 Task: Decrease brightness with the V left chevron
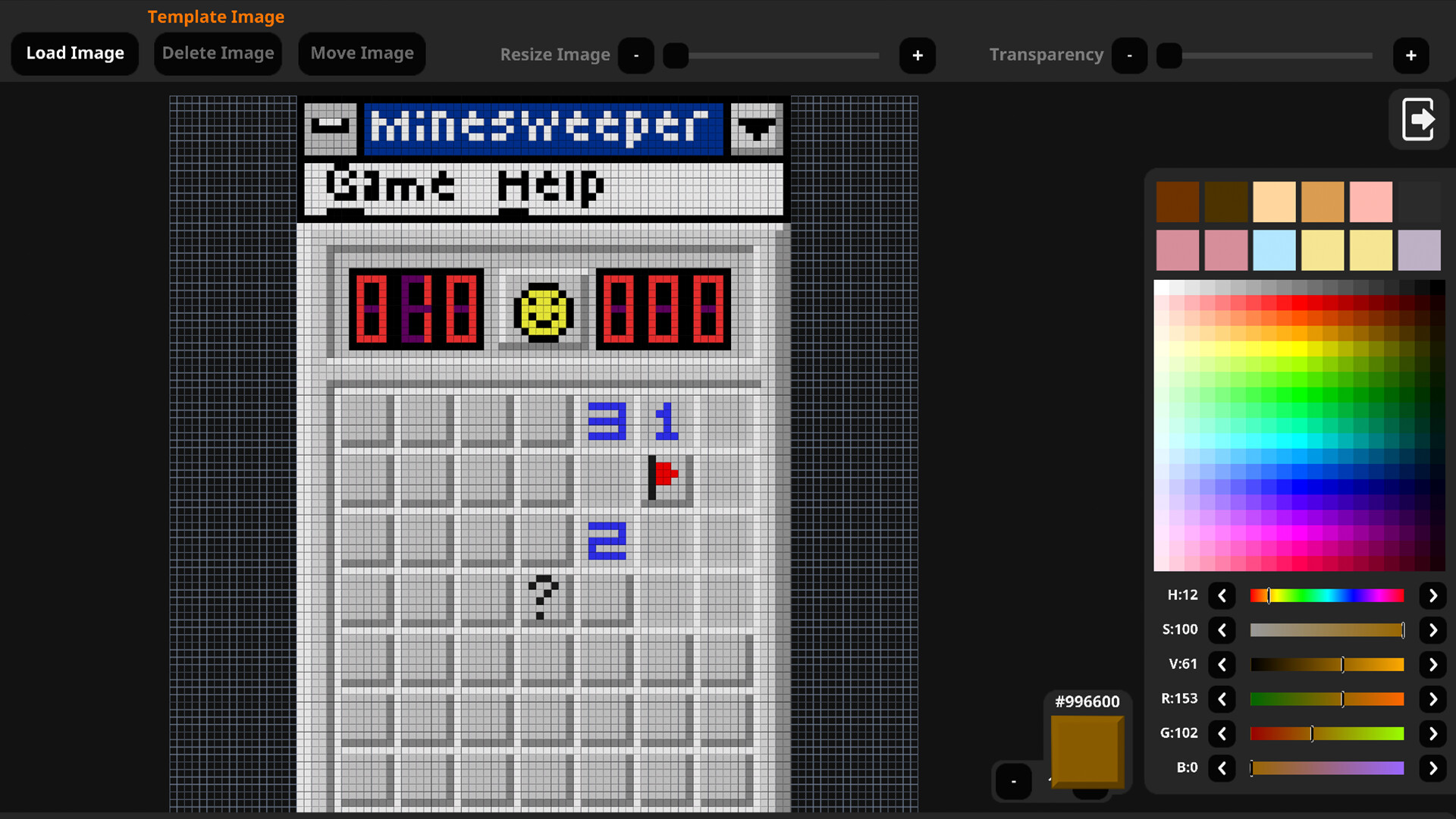(x=1222, y=664)
